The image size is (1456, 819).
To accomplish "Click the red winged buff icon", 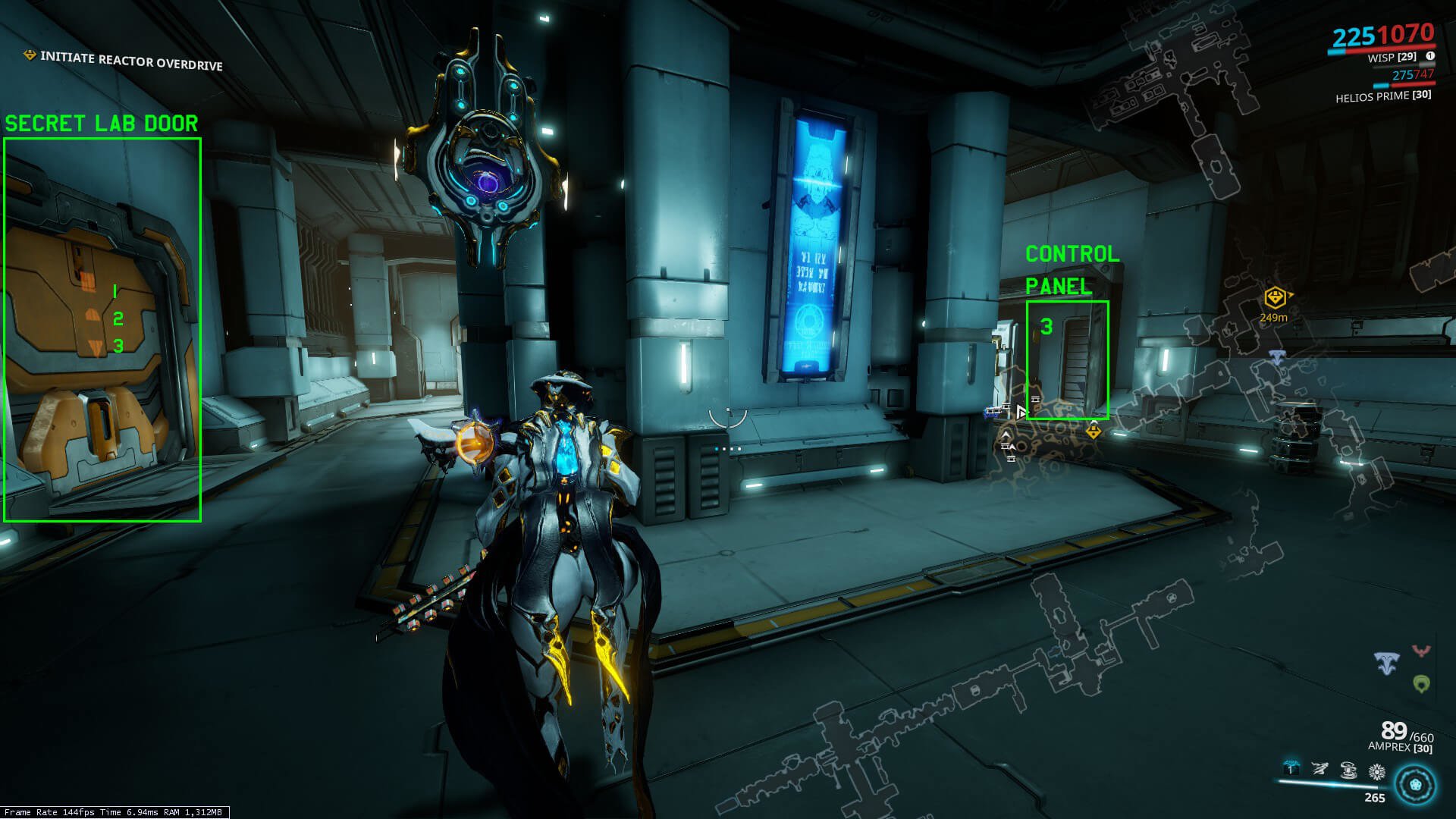I will [x=1421, y=651].
